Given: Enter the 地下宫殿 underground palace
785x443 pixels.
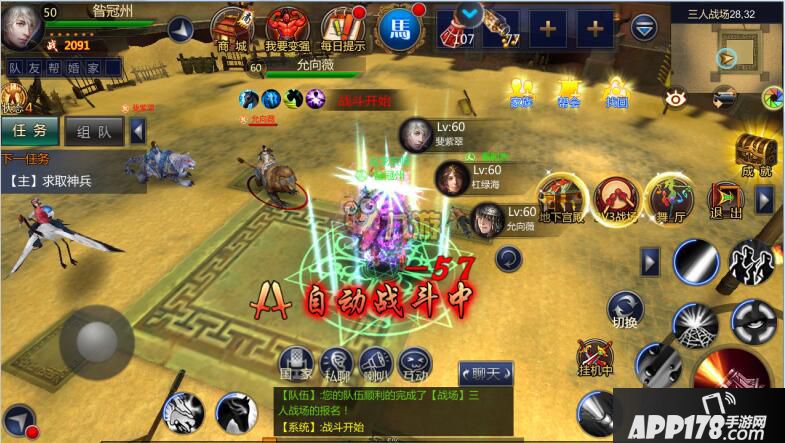Looking at the screenshot, I should click(x=560, y=197).
